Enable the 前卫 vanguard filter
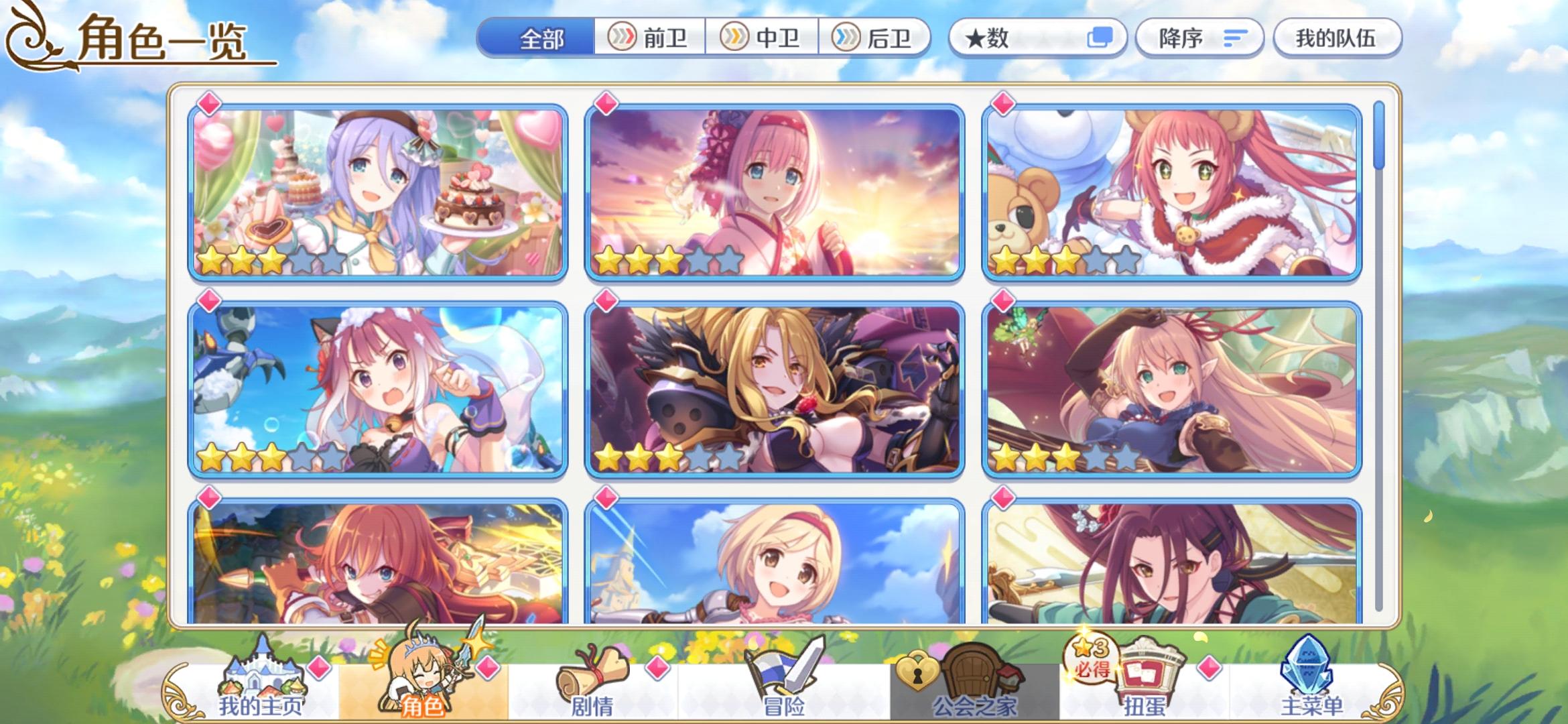The image size is (1568, 724). tap(654, 38)
